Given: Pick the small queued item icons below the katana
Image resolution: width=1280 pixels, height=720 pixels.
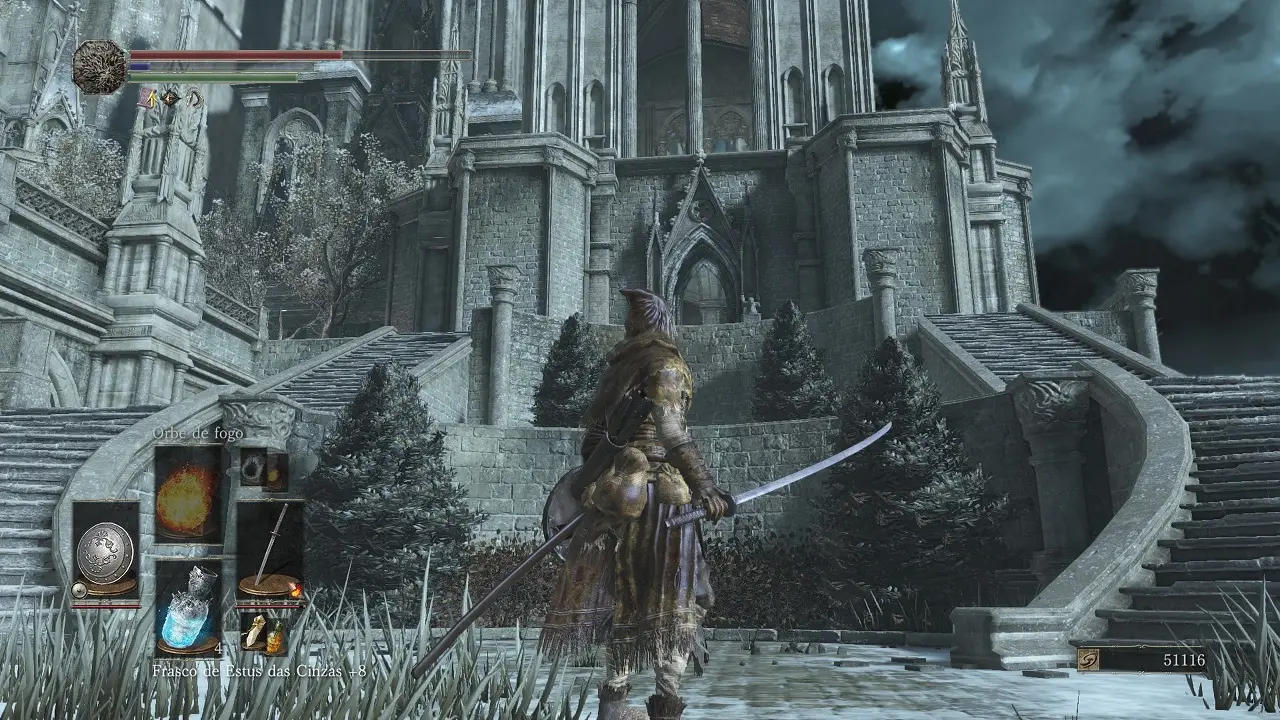Looking at the screenshot, I should point(263,634).
